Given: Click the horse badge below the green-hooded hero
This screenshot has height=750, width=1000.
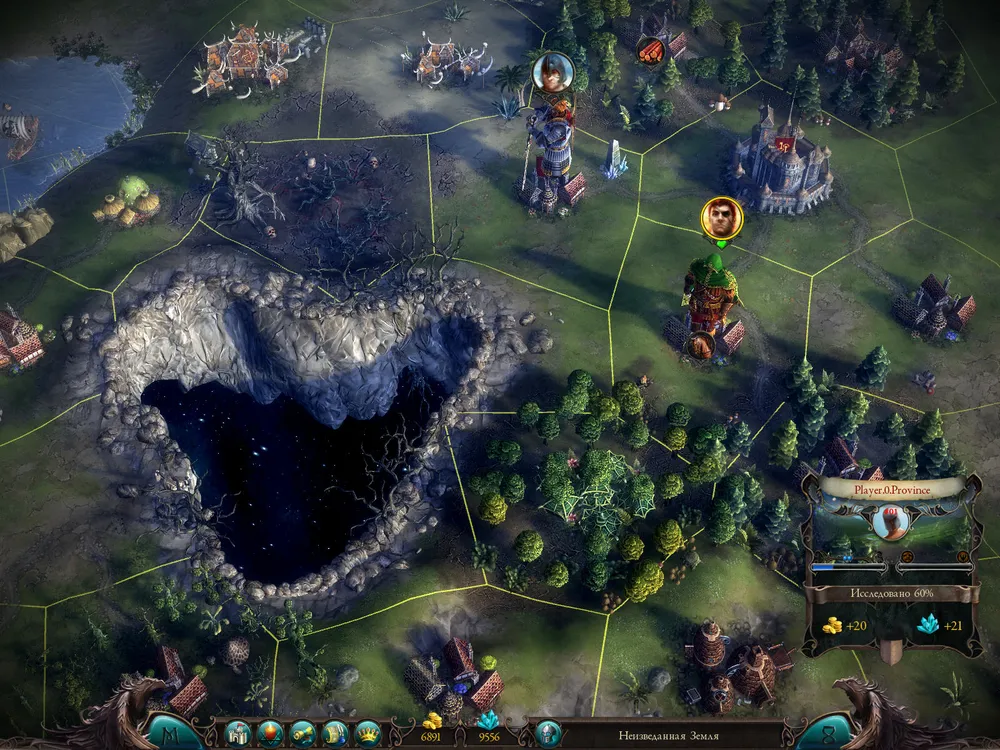Looking at the screenshot, I should 702,346.
